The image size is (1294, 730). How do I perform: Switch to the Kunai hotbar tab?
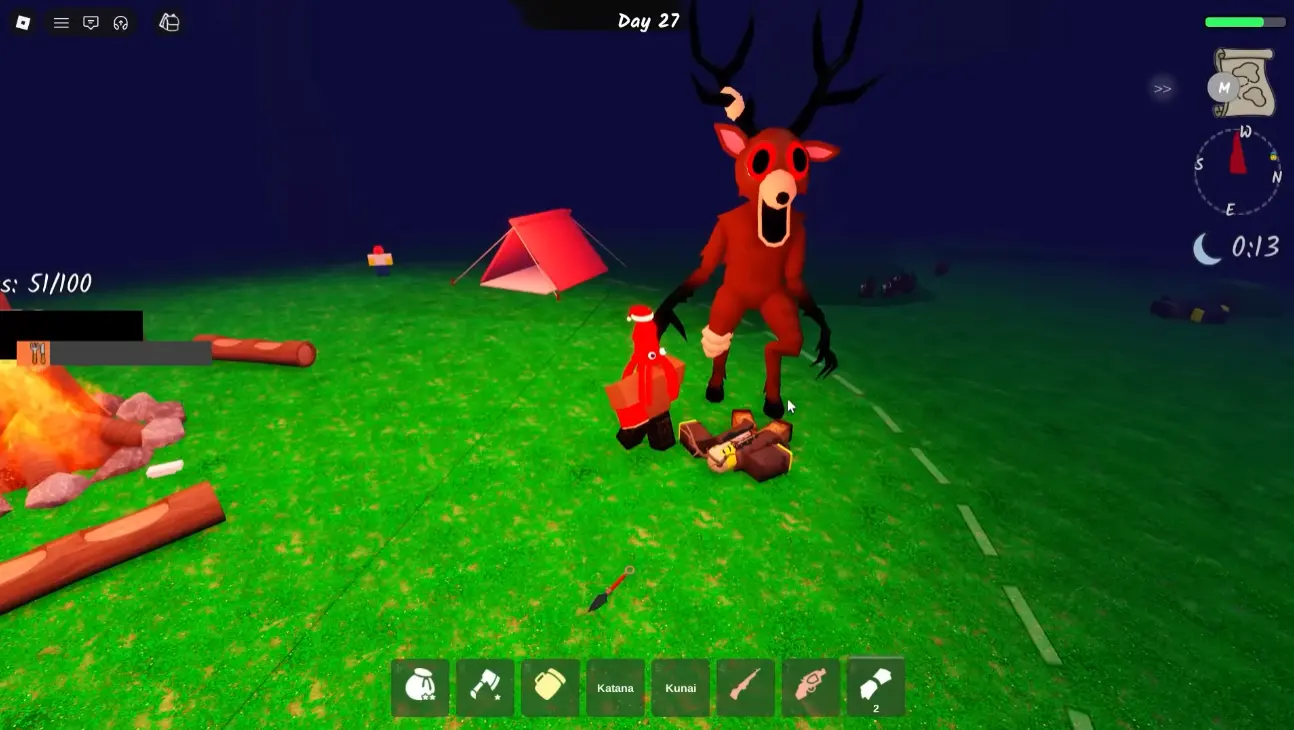[680, 687]
